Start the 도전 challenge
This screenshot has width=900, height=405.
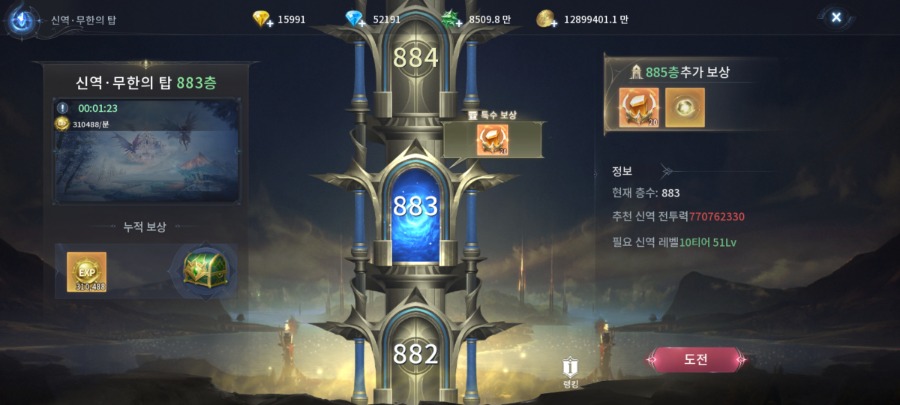[x=697, y=360]
